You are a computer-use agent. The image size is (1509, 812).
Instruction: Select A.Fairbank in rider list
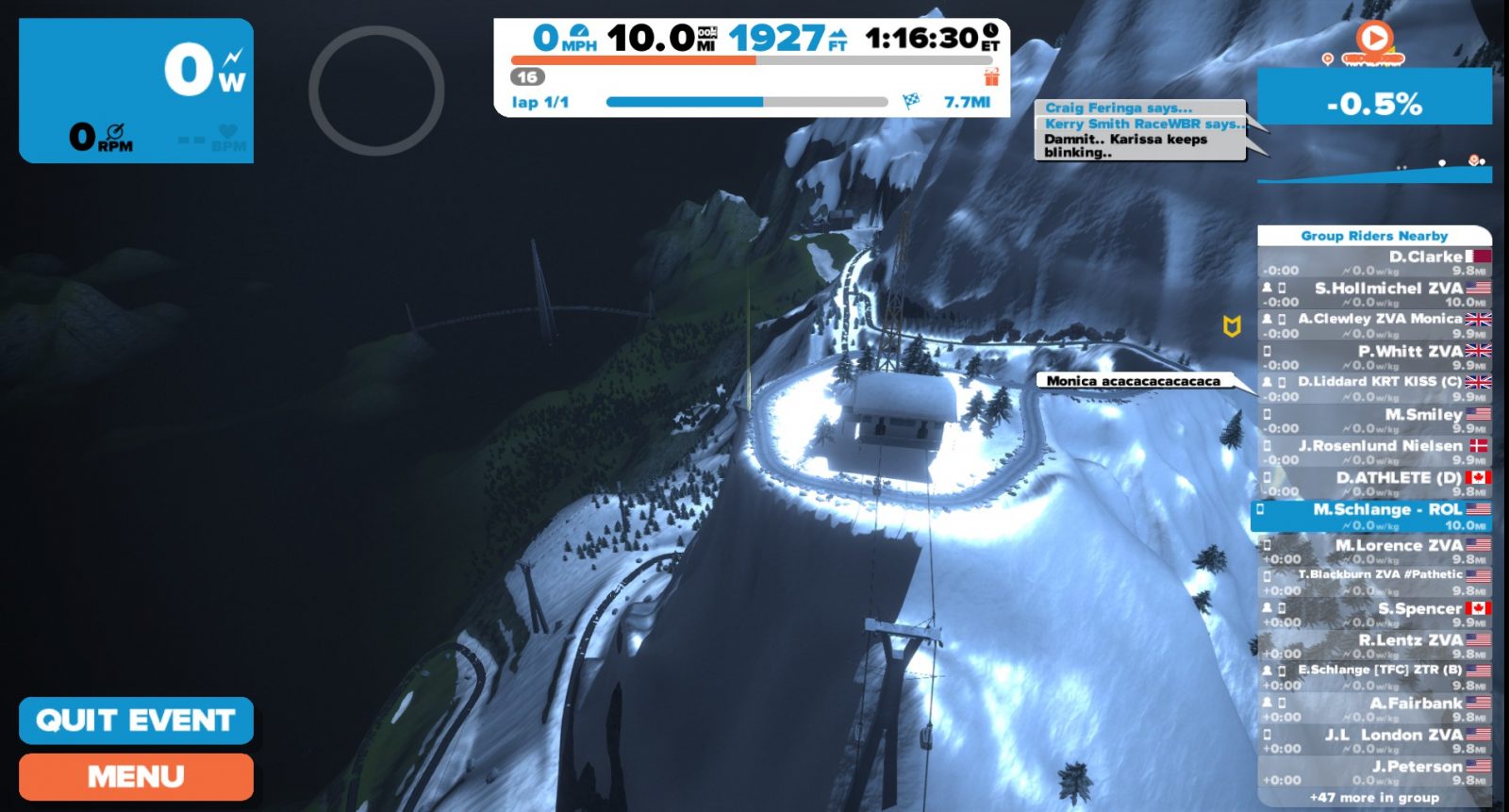point(1374,709)
